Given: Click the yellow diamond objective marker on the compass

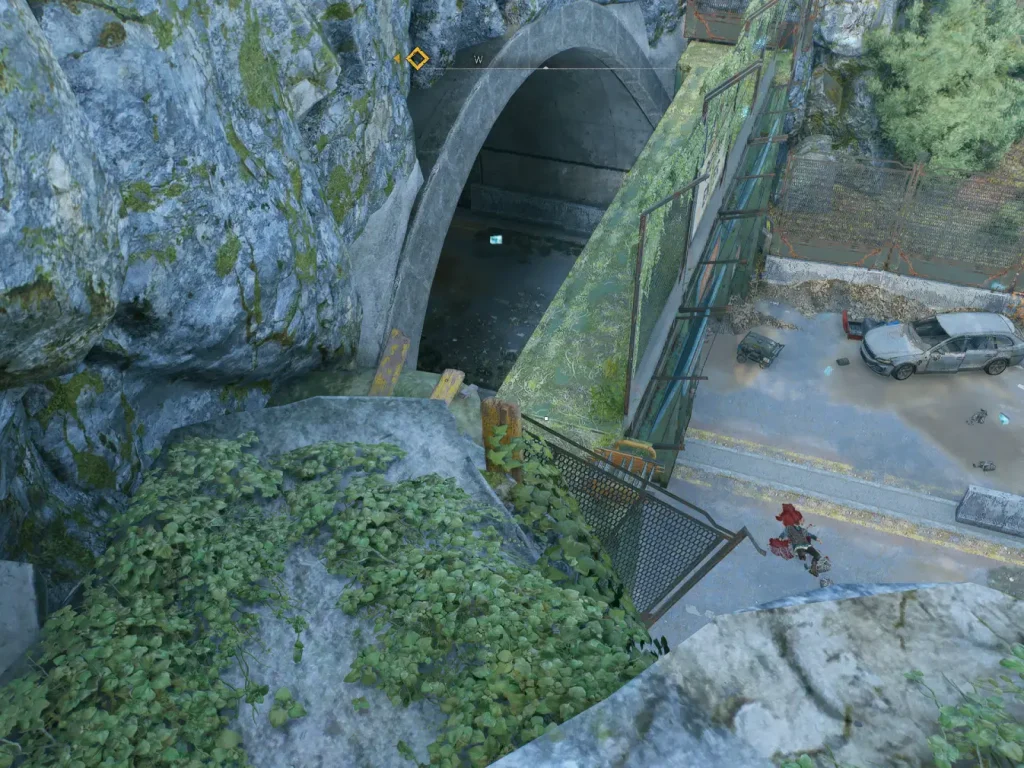Looking at the screenshot, I should [x=417, y=59].
